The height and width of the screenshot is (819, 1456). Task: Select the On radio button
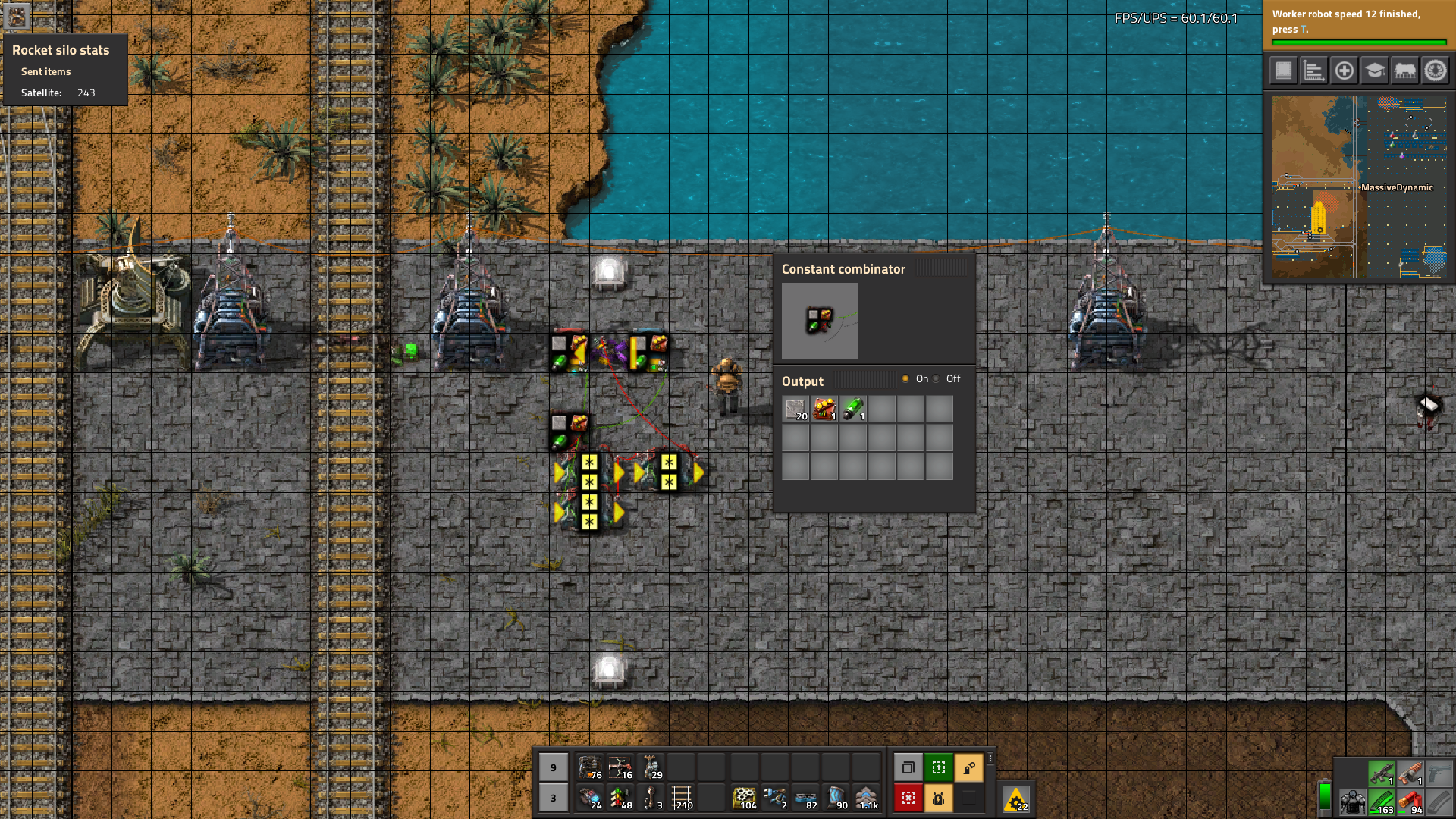pyautogui.click(x=905, y=379)
